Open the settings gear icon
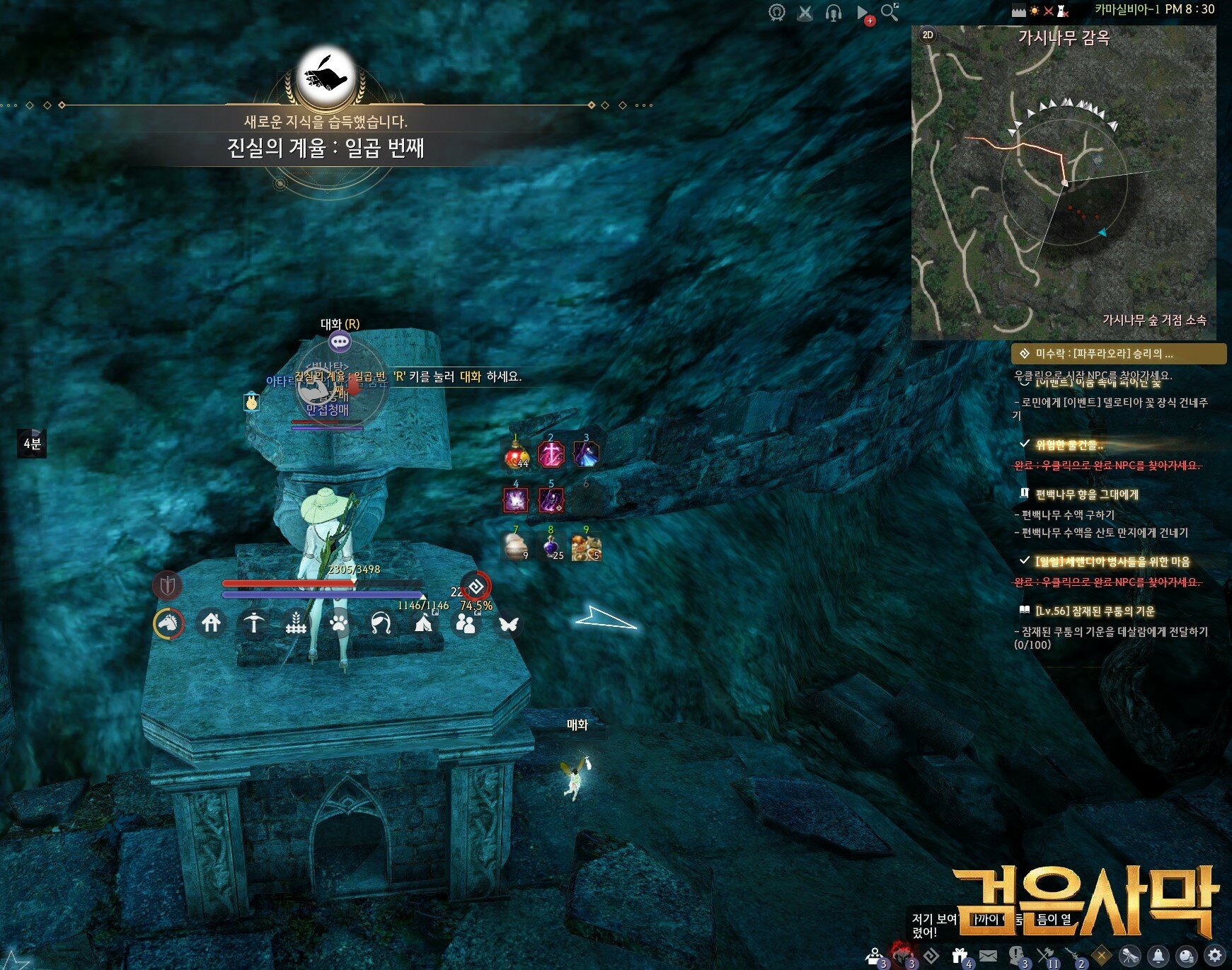The height and width of the screenshot is (970, 1232). point(1215,955)
